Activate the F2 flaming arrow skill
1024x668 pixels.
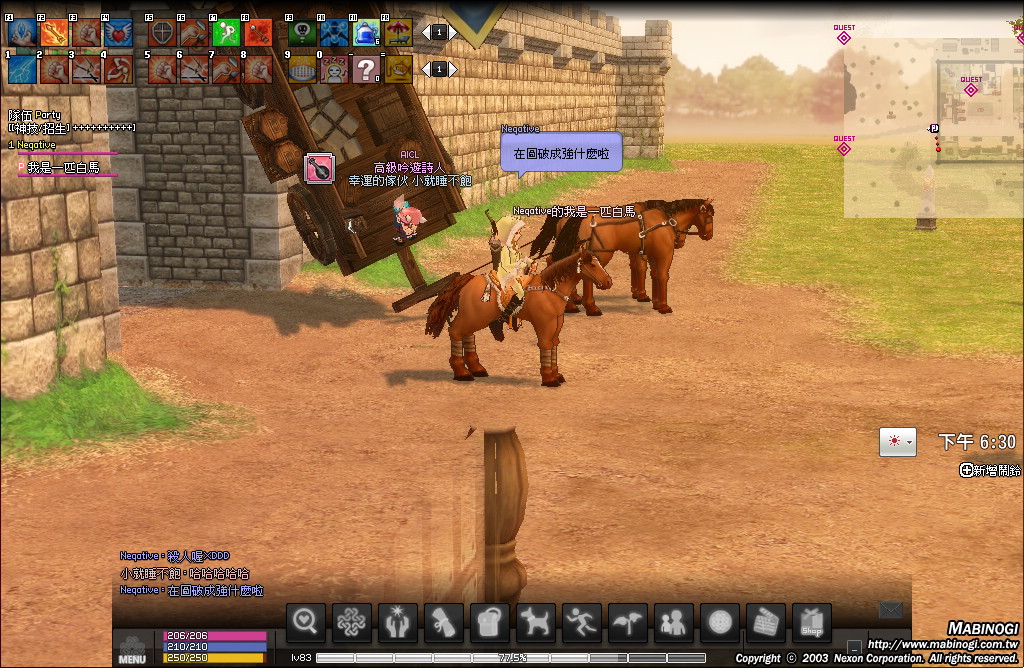pos(54,33)
